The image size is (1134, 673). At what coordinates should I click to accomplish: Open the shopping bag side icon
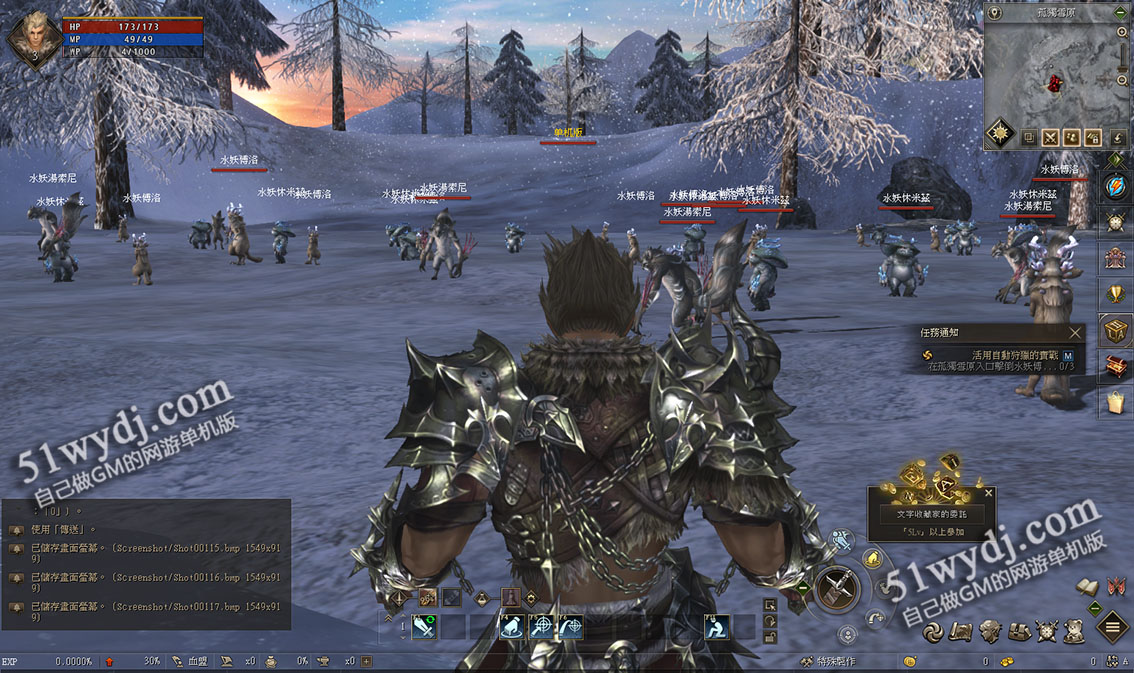click(1116, 402)
